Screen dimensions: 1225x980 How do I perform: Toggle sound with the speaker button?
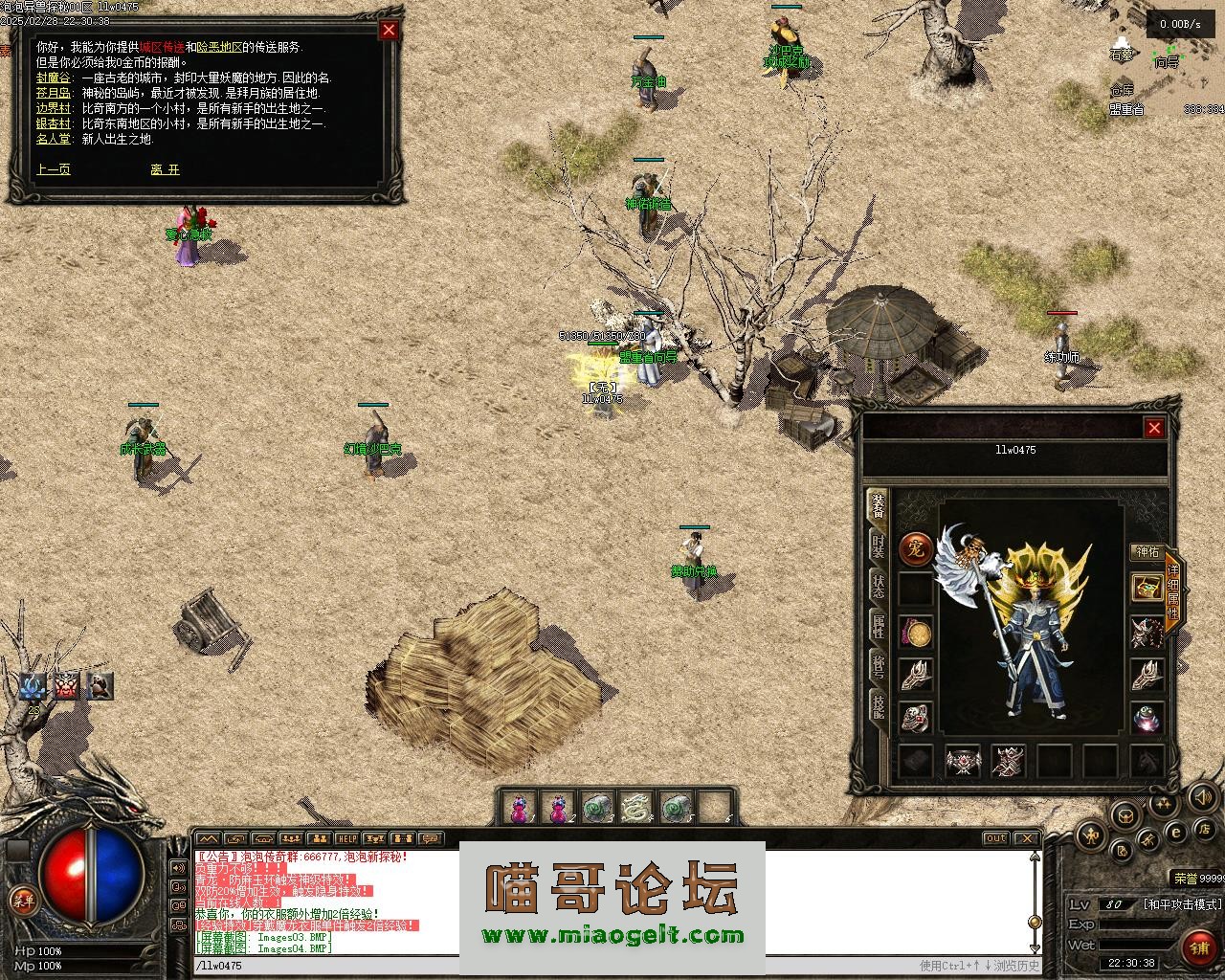pos(1200,796)
